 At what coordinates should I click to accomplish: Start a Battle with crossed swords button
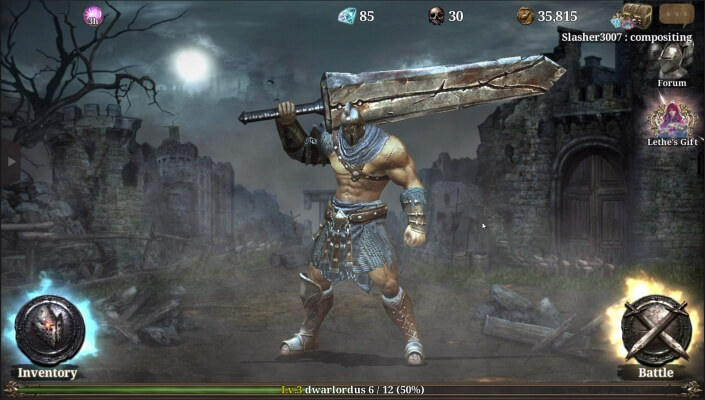pyautogui.click(x=657, y=330)
